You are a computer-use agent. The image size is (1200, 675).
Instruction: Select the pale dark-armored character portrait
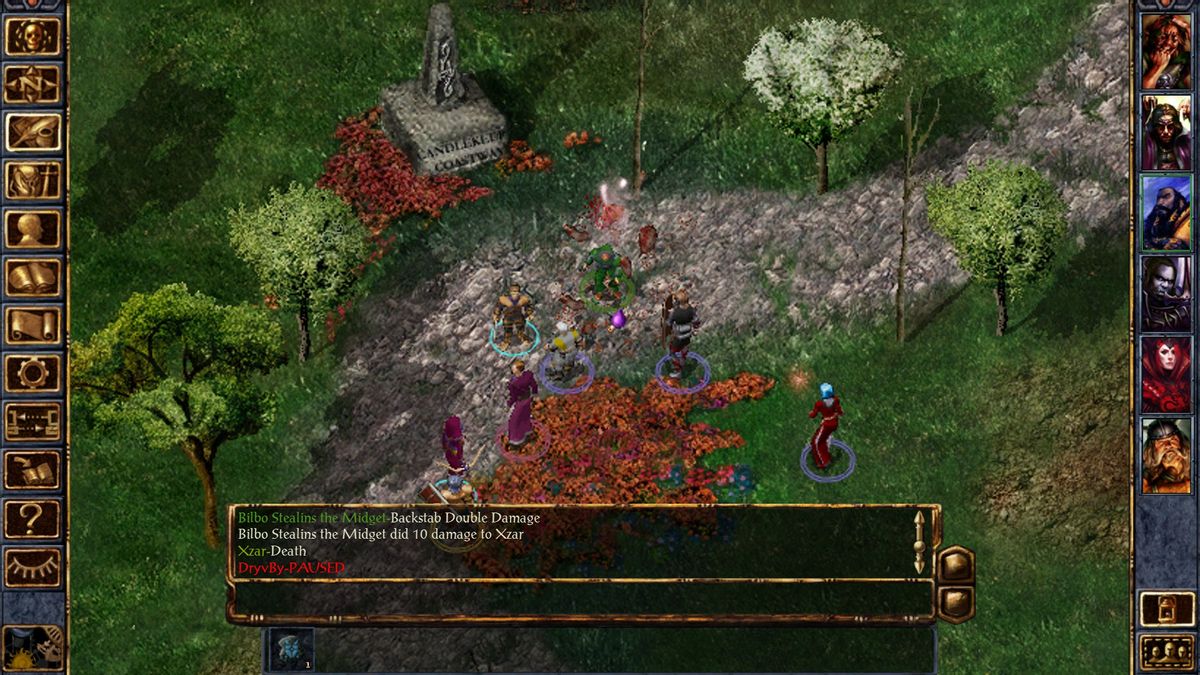coord(1166,294)
